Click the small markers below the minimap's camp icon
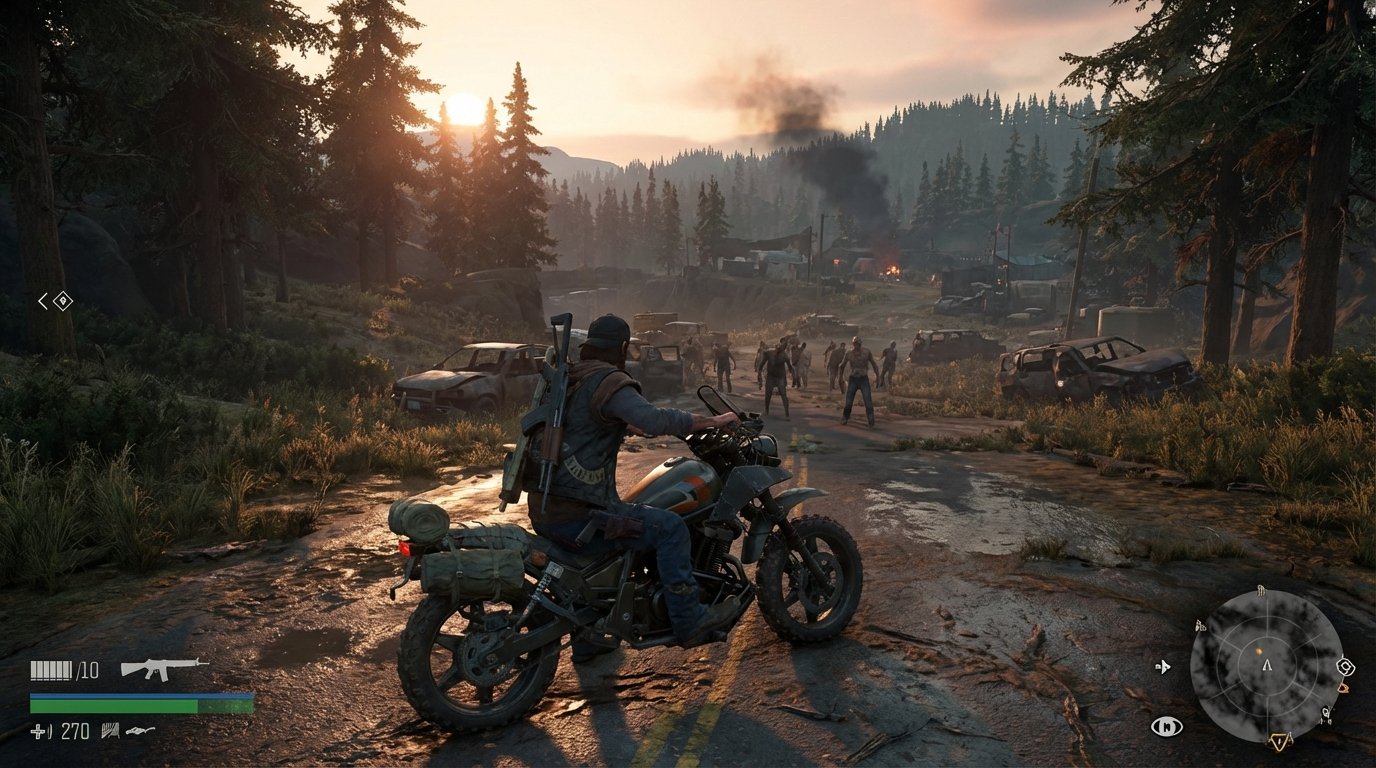Screen dimensions: 1376x768 coord(1327,713)
